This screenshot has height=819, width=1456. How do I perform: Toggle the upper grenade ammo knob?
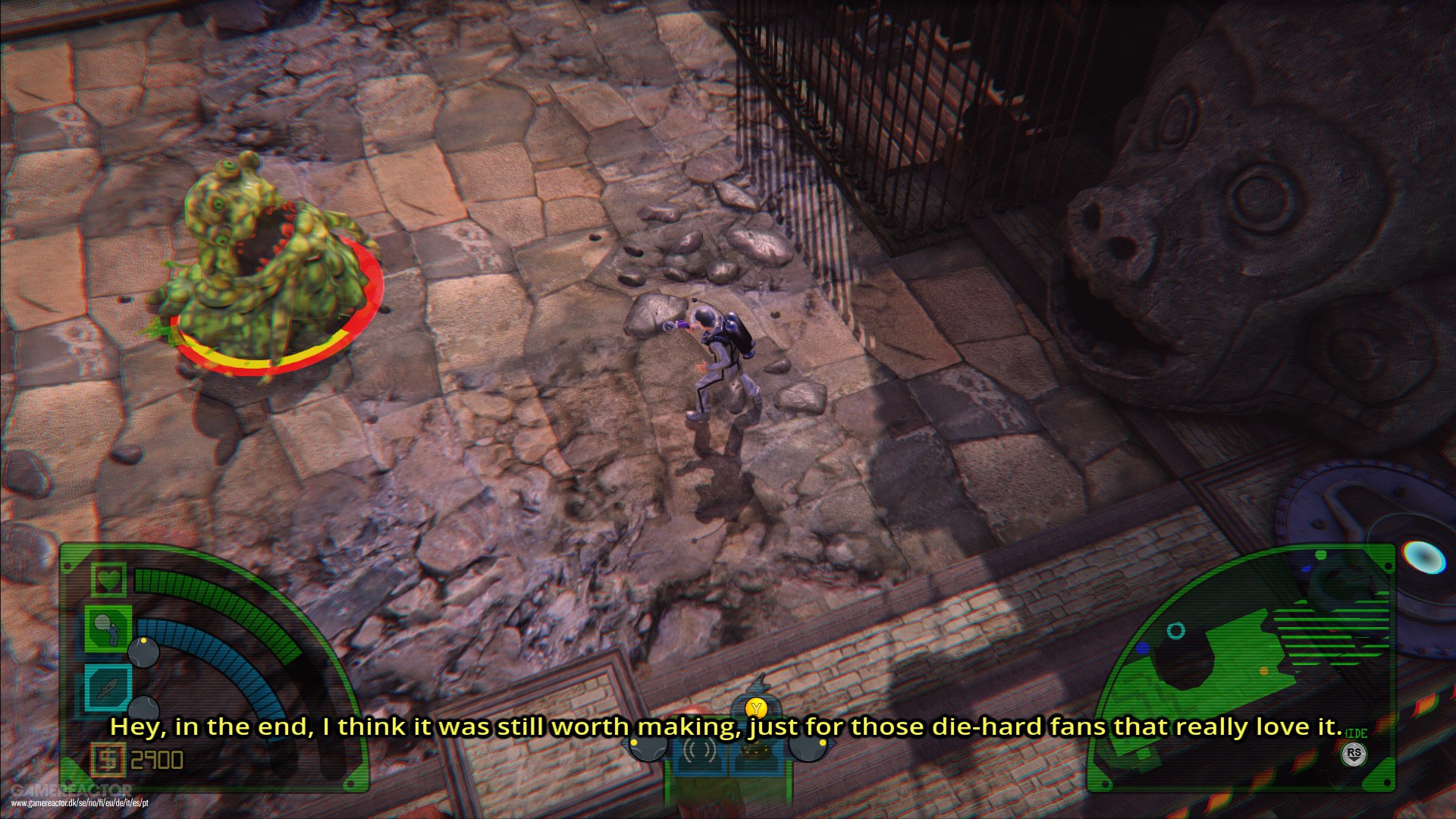click(x=143, y=652)
